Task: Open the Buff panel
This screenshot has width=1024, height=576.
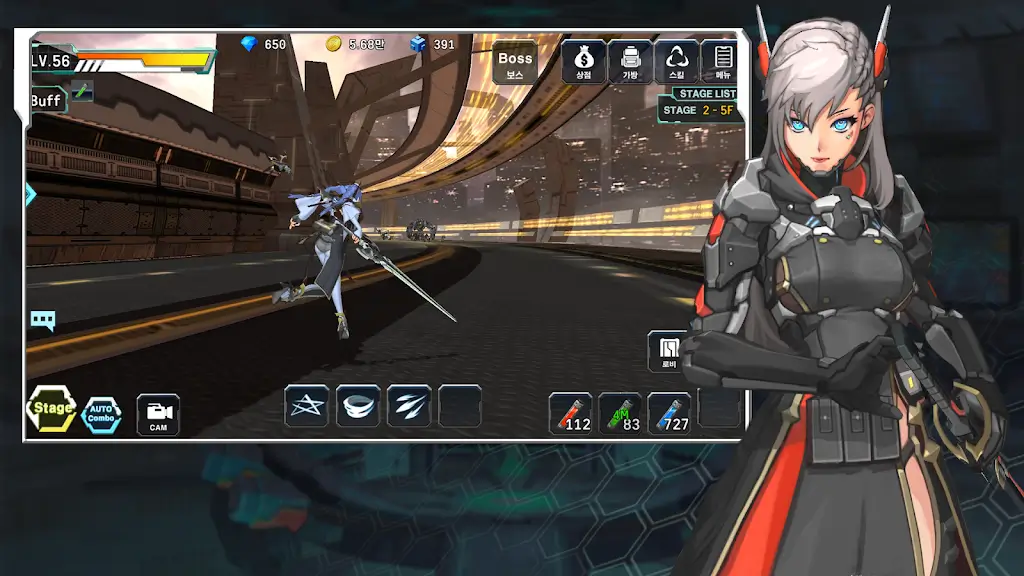Action: 46,100
